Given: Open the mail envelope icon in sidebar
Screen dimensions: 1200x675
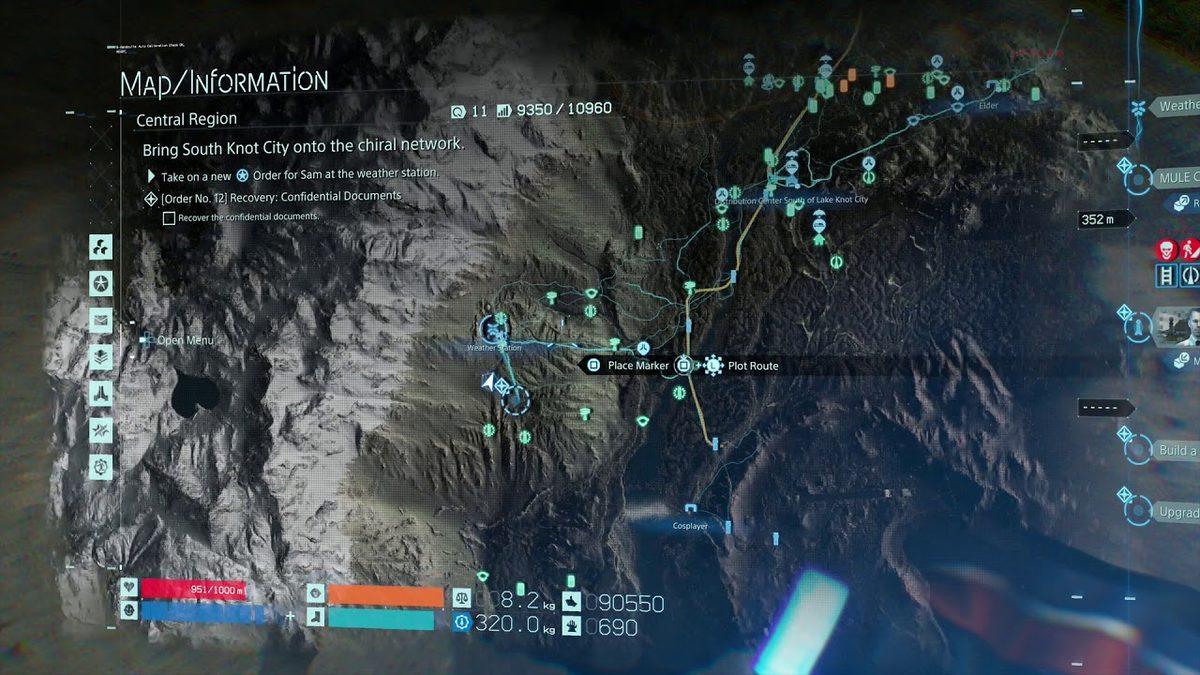Looking at the screenshot, I should 101,320.
